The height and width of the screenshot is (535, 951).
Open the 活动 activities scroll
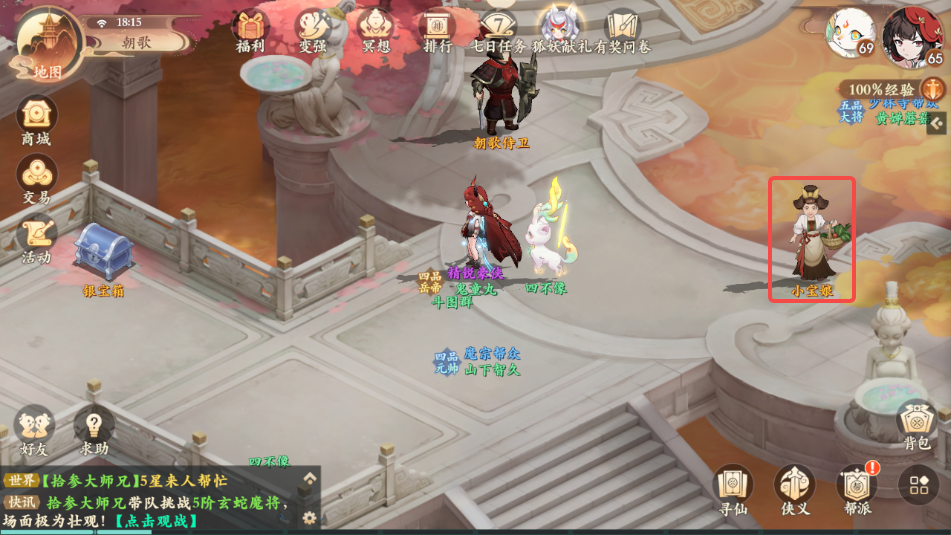tap(36, 236)
